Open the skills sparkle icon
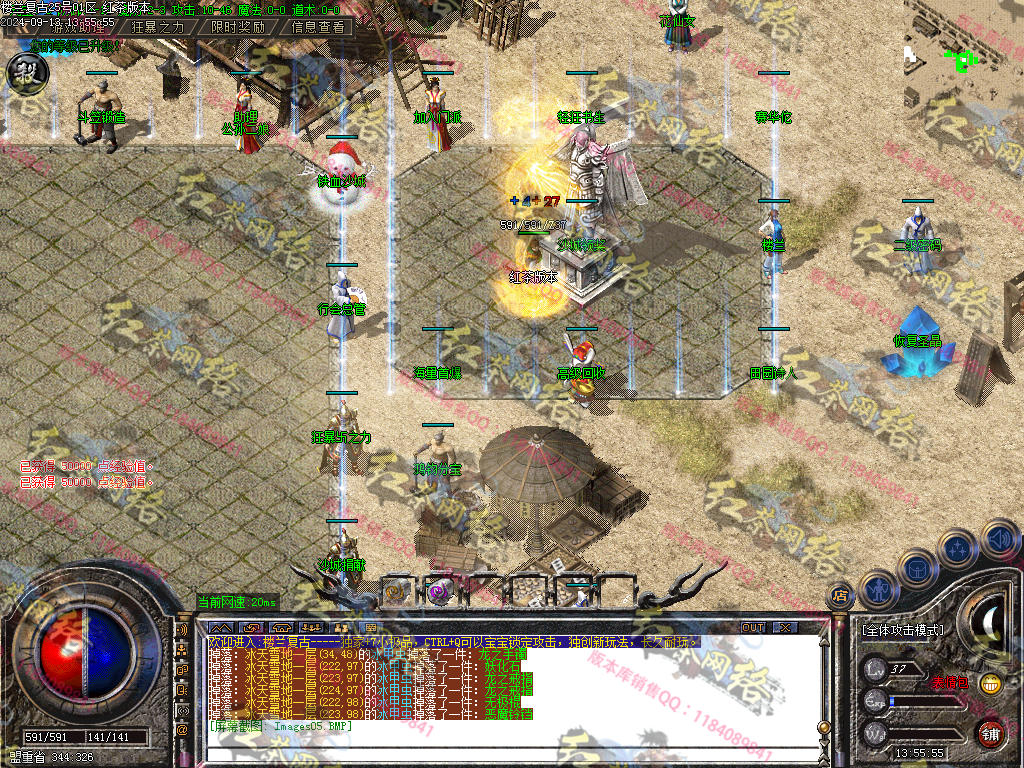Screen dimensions: 1024x768 [958, 548]
